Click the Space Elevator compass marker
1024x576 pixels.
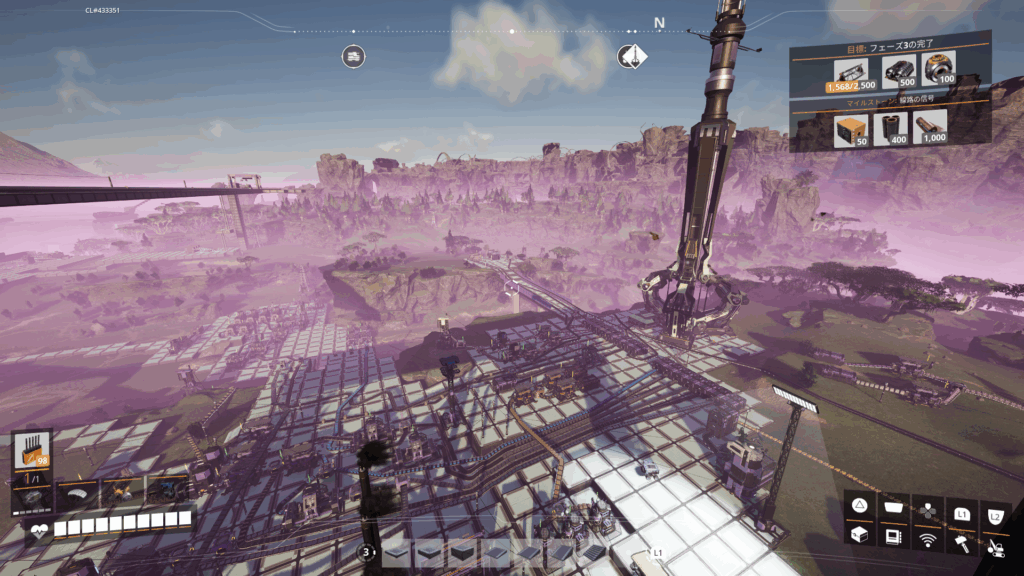pyautogui.click(x=632, y=56)
